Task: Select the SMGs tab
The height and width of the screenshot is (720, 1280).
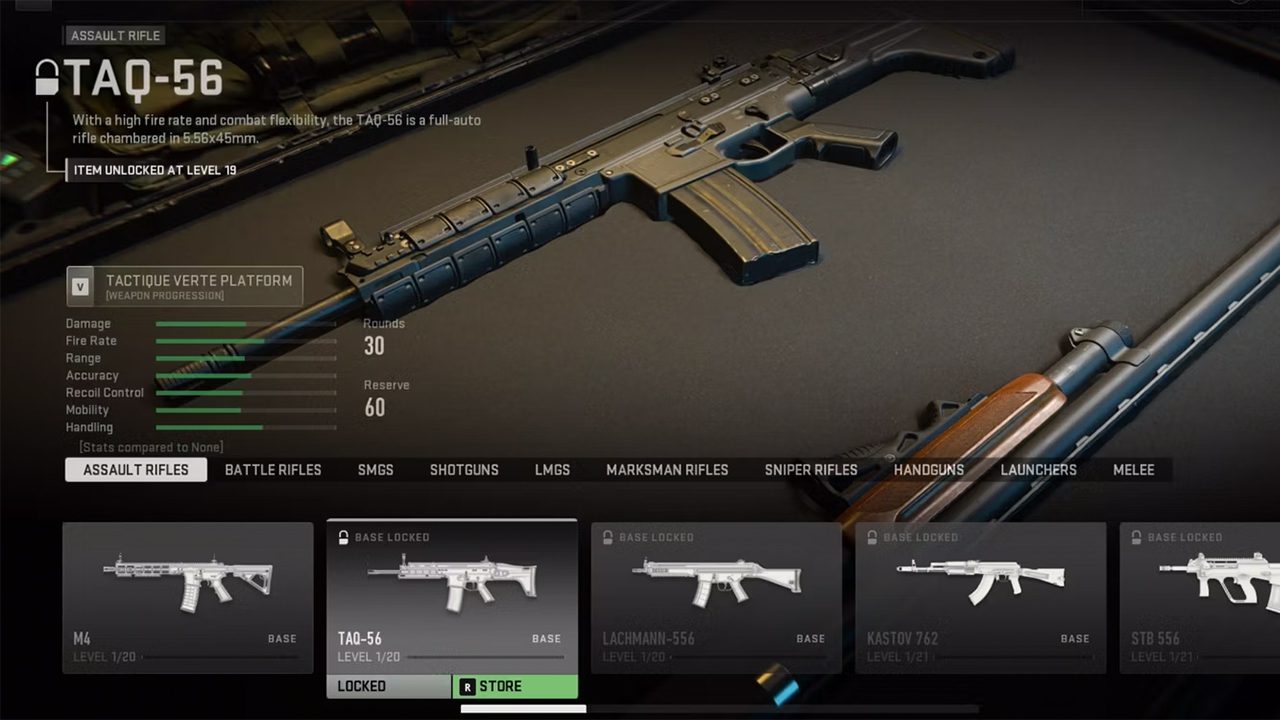Action: pos(376,470)
